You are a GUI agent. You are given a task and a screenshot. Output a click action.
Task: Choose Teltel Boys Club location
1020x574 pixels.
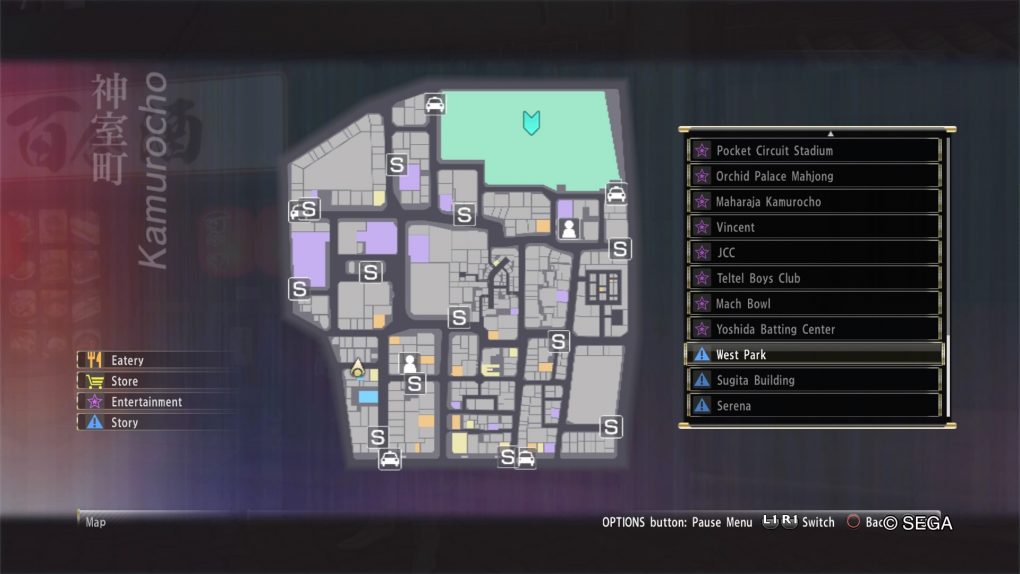coord(815,278)
